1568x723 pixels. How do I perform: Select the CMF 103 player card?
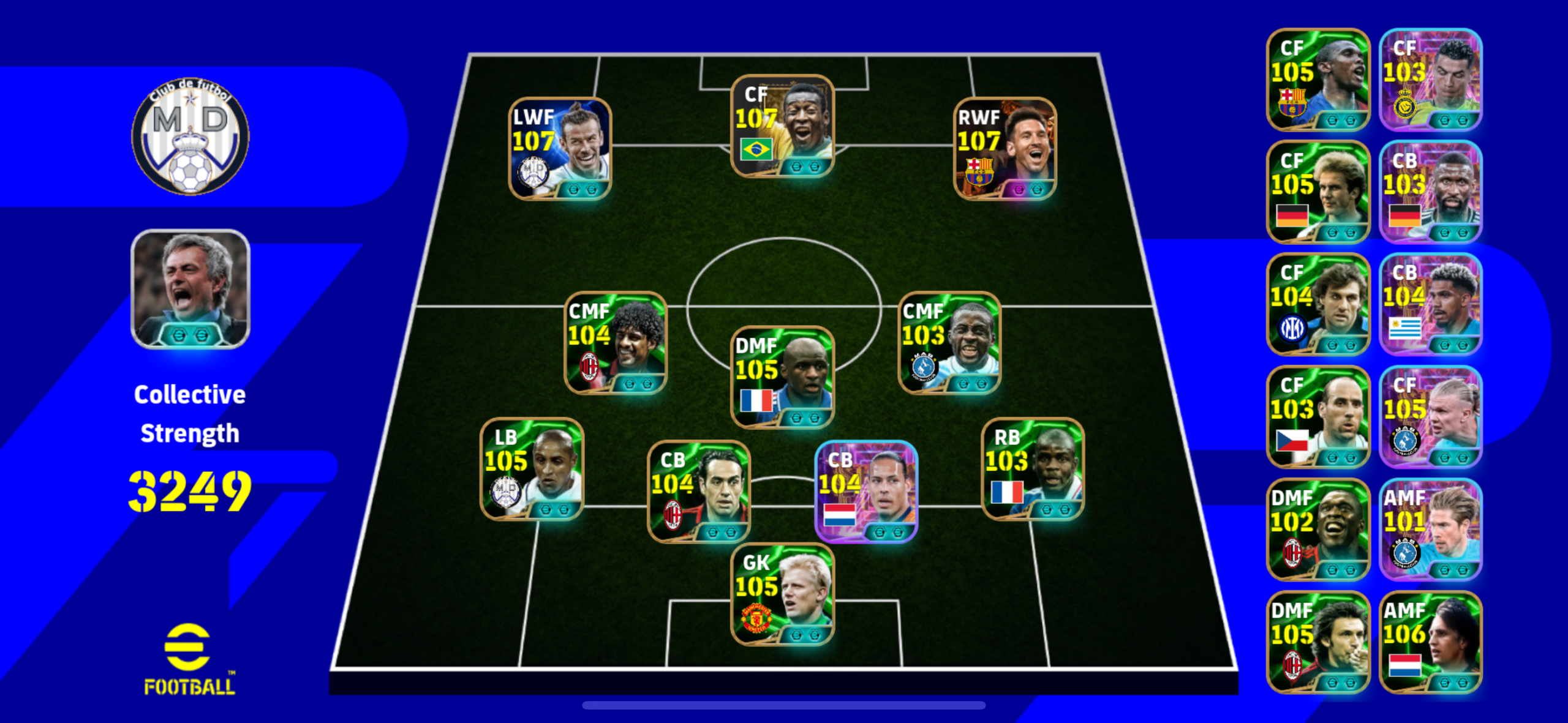949,343
